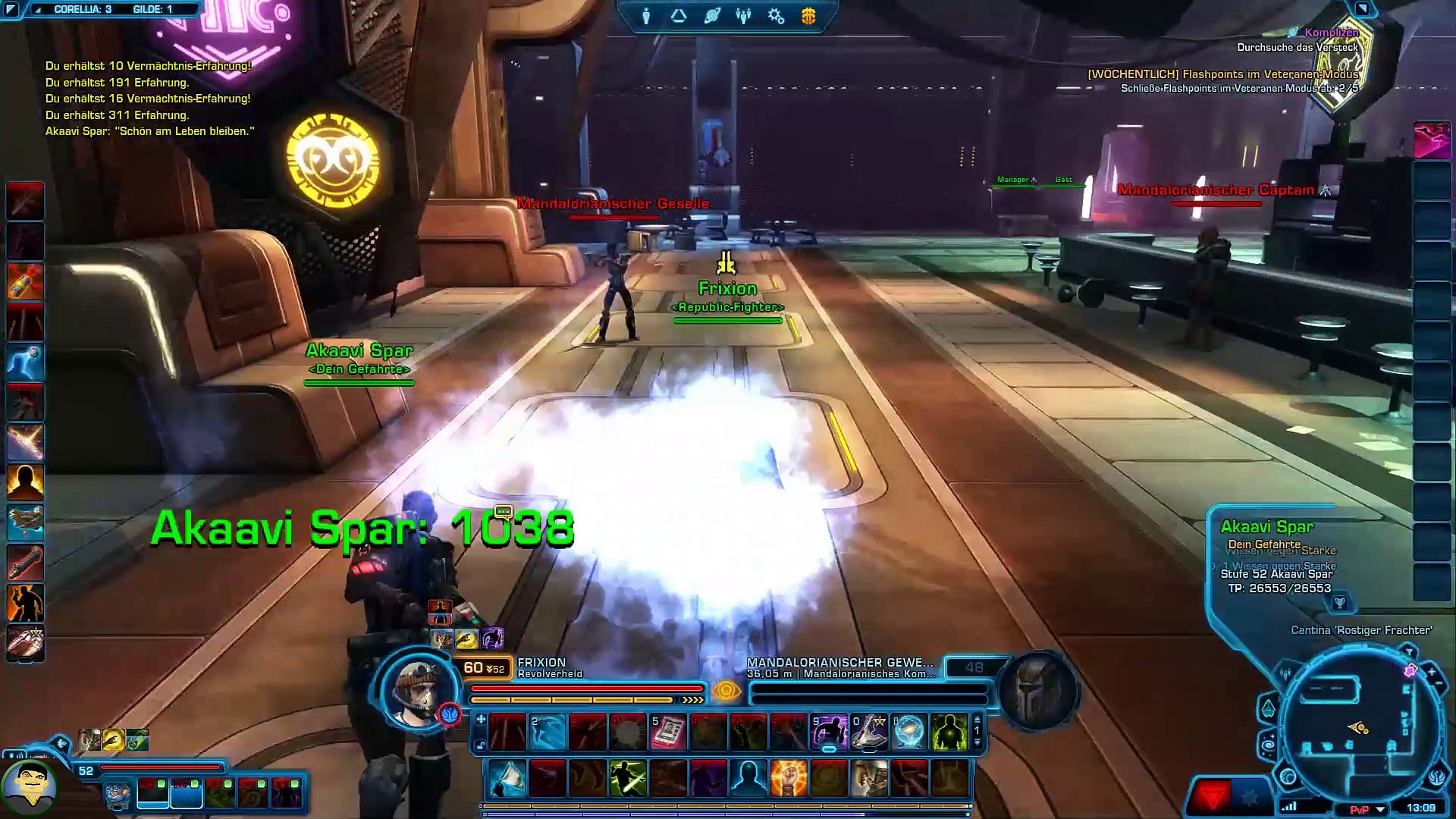Open the PvP dropdown below the minimap
The height and width of the screenshot is (819, 1456).
coord(1380,809)
